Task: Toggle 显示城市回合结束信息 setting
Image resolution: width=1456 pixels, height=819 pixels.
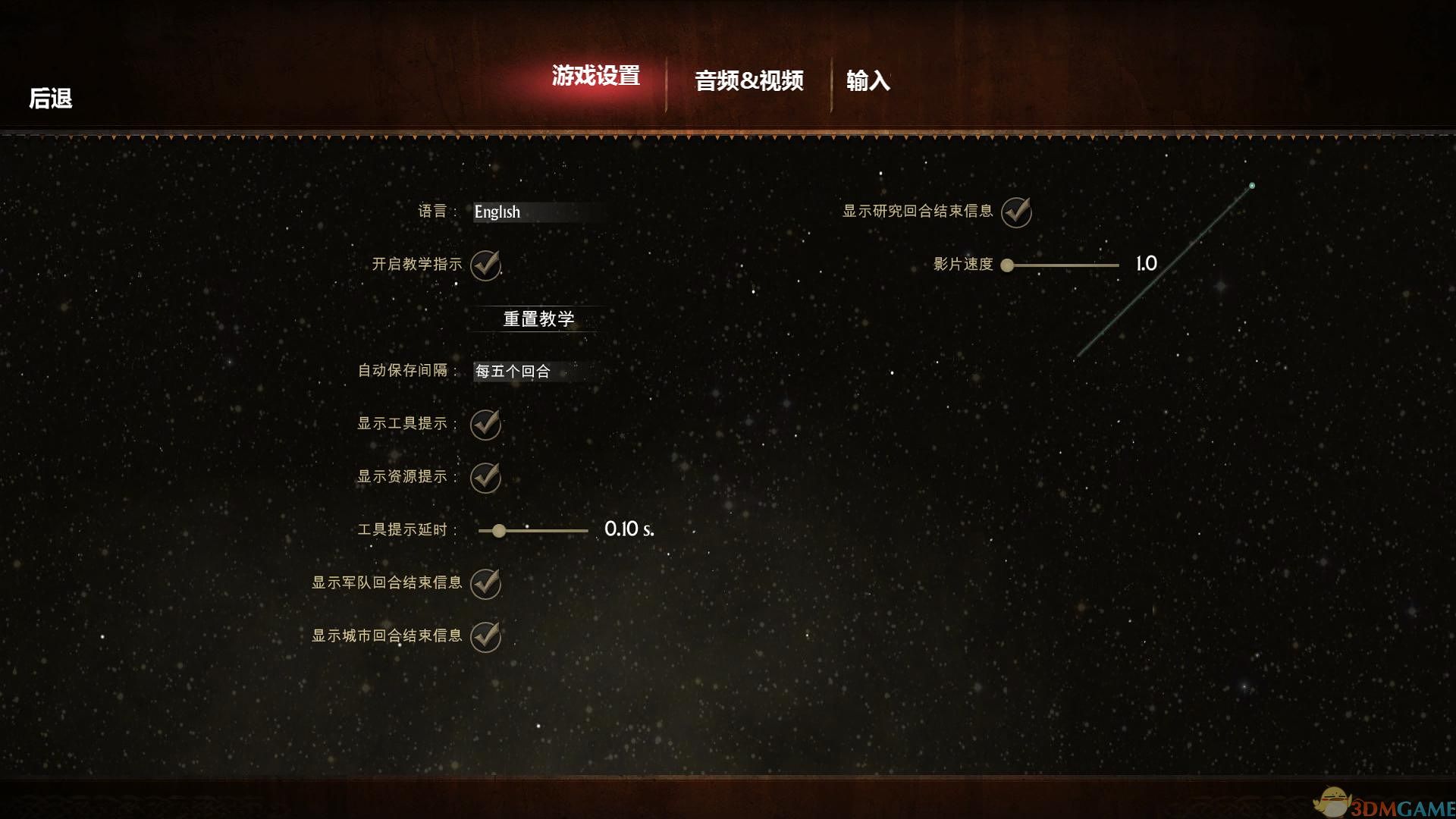Action: [485, 637]
